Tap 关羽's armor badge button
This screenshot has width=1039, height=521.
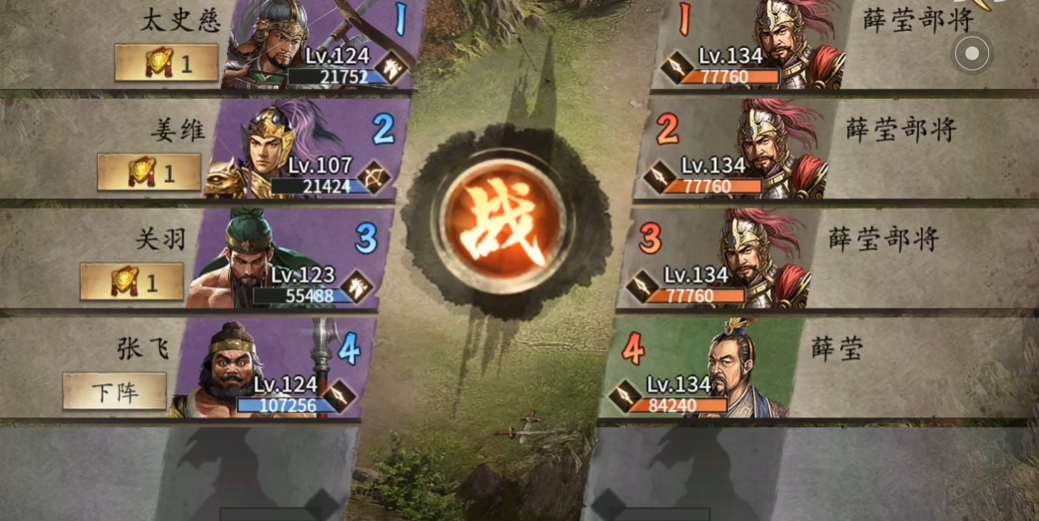(132, 282)
